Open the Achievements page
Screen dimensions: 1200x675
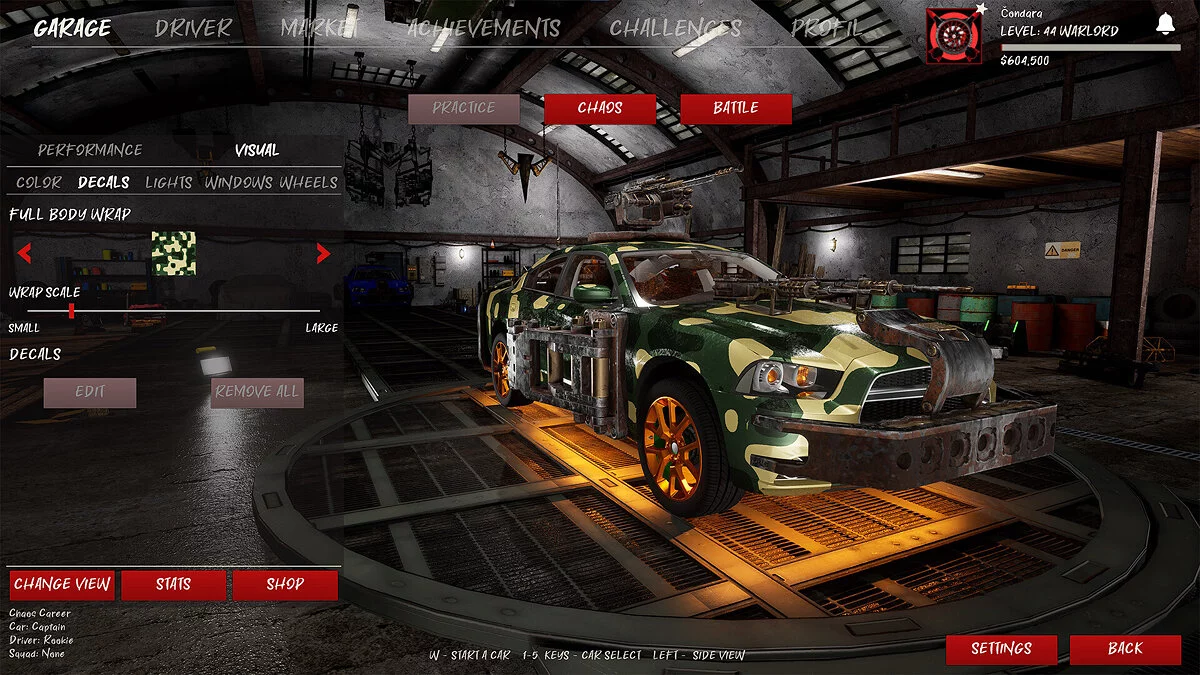pyautogui.click(x=483, y=28)
